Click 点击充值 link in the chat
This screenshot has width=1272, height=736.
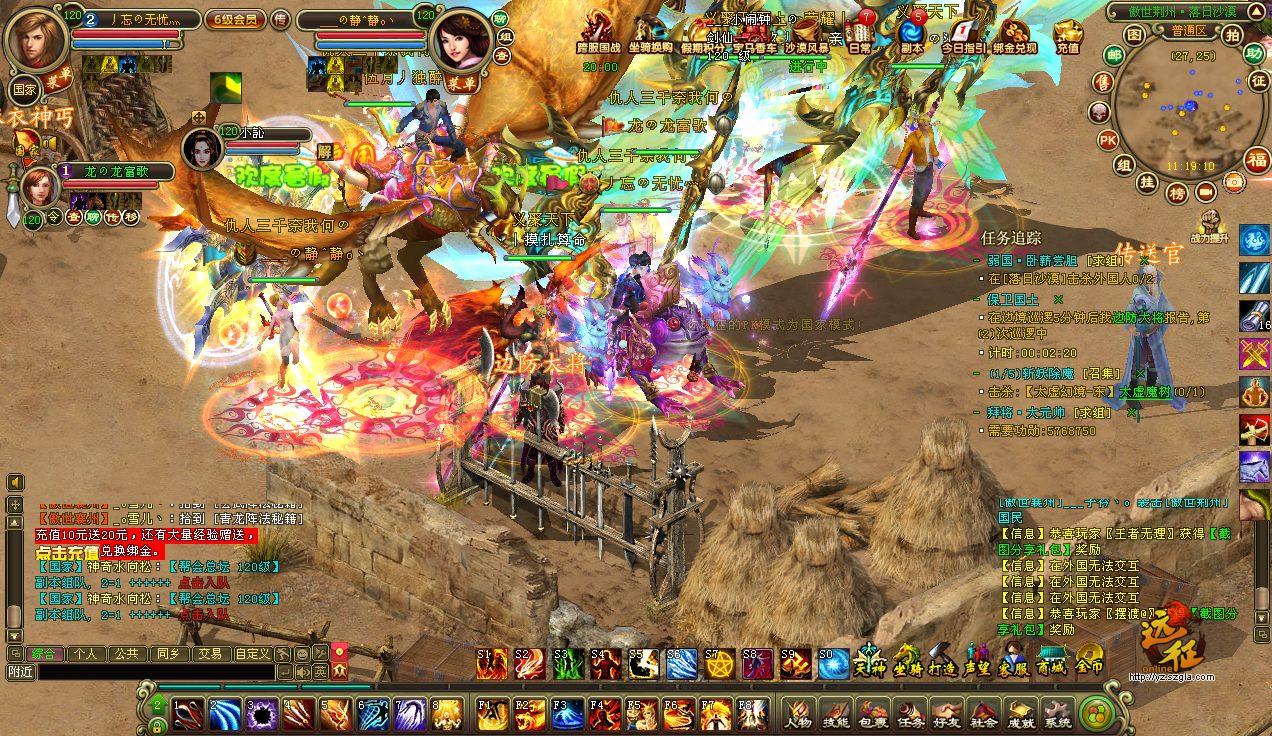[x=67, y=552]
